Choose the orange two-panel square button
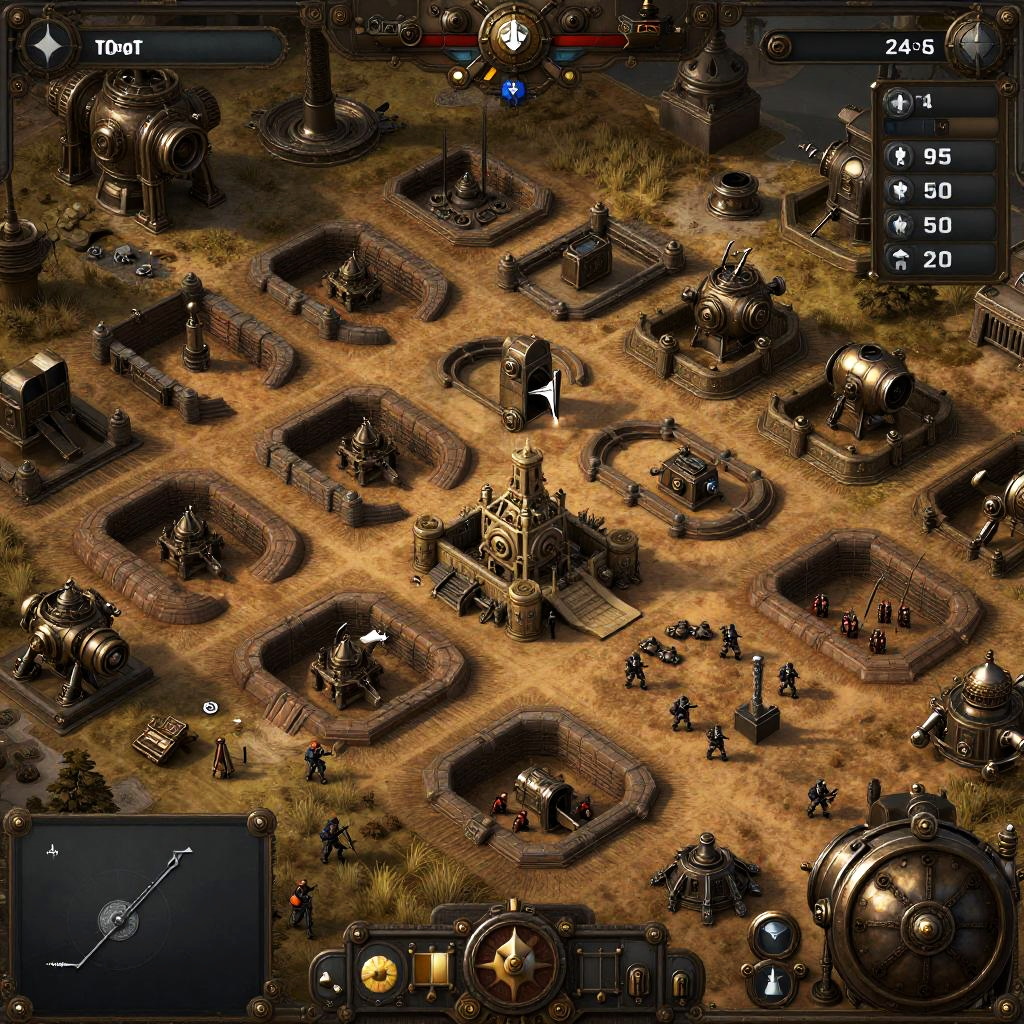Viewport: 1024px width, 1024px height. 433,969
